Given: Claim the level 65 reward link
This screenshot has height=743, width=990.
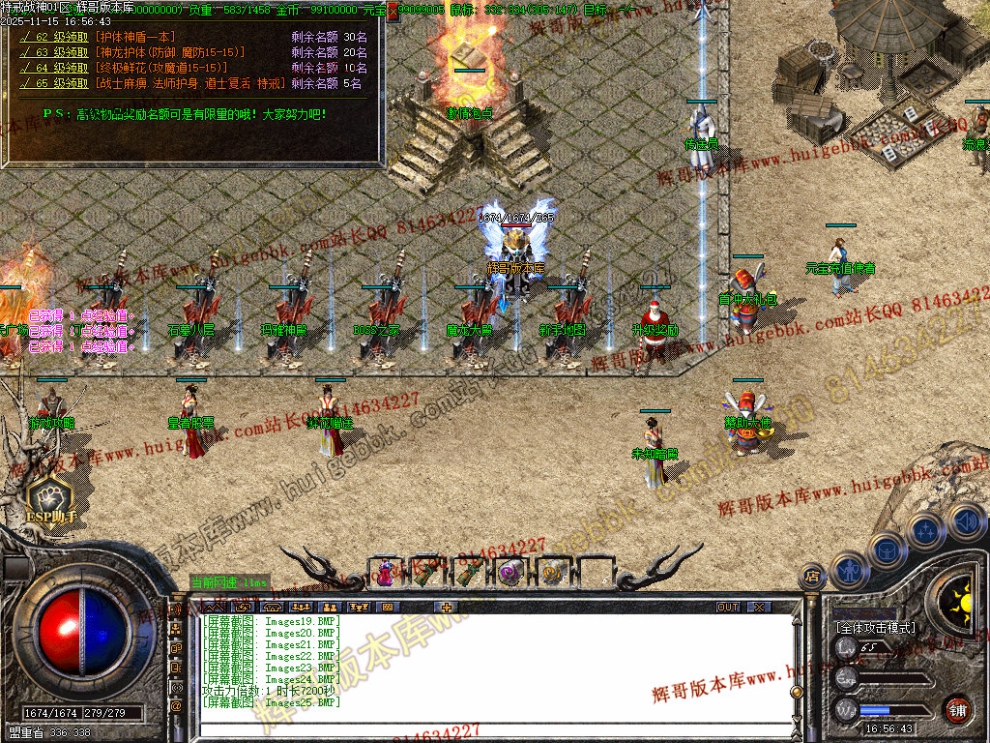Looking at the screenshot, I should [x=57, y=83].
